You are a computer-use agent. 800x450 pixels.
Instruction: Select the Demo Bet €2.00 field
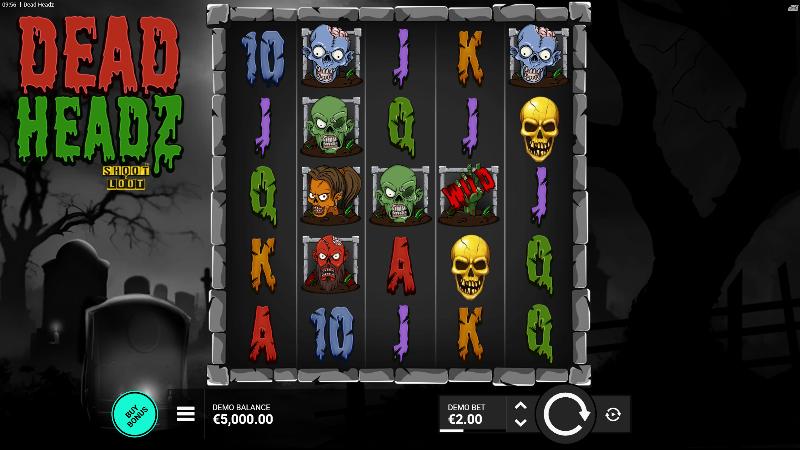click(472, 414)
